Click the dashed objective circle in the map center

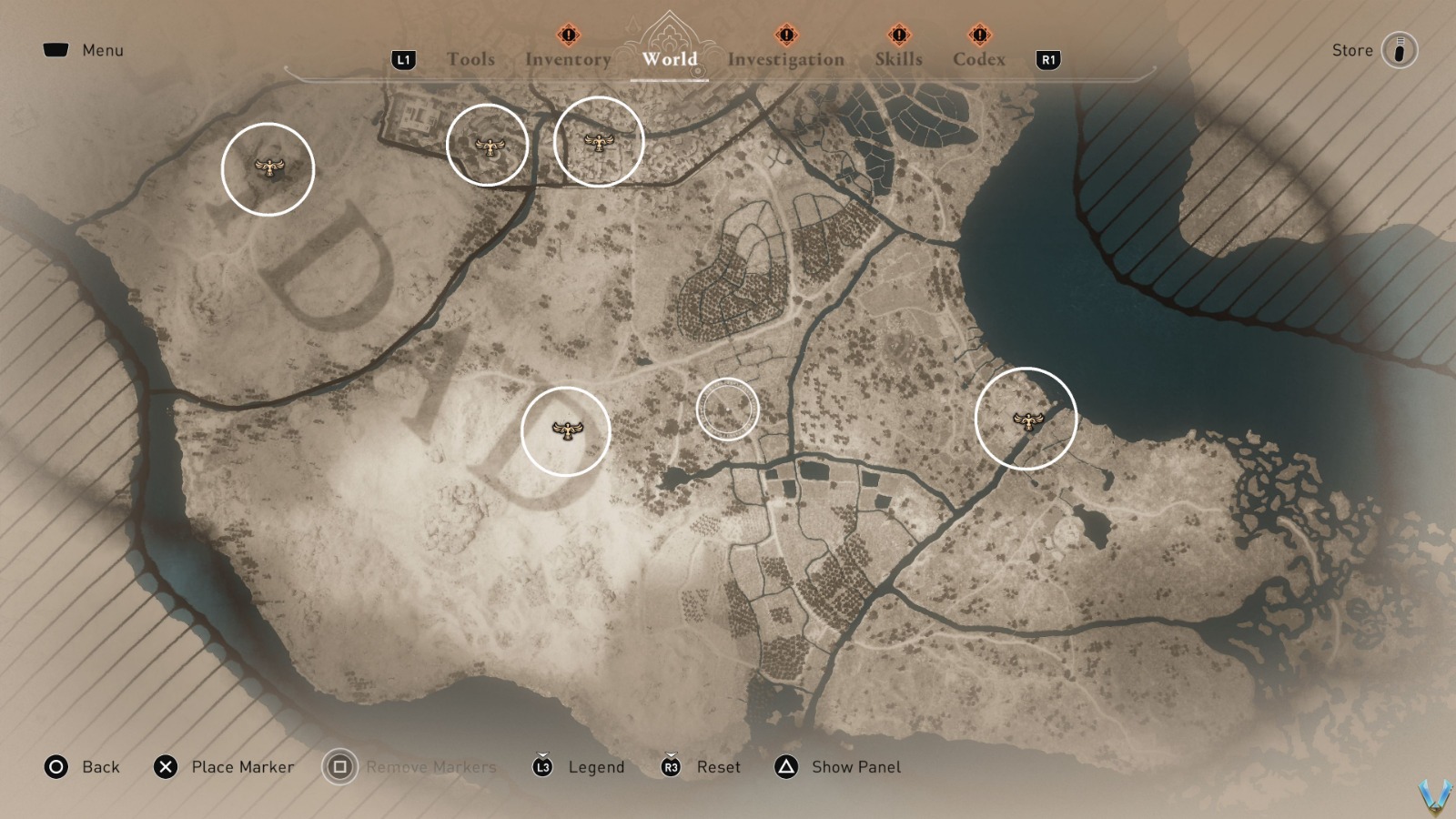point(729,409)
